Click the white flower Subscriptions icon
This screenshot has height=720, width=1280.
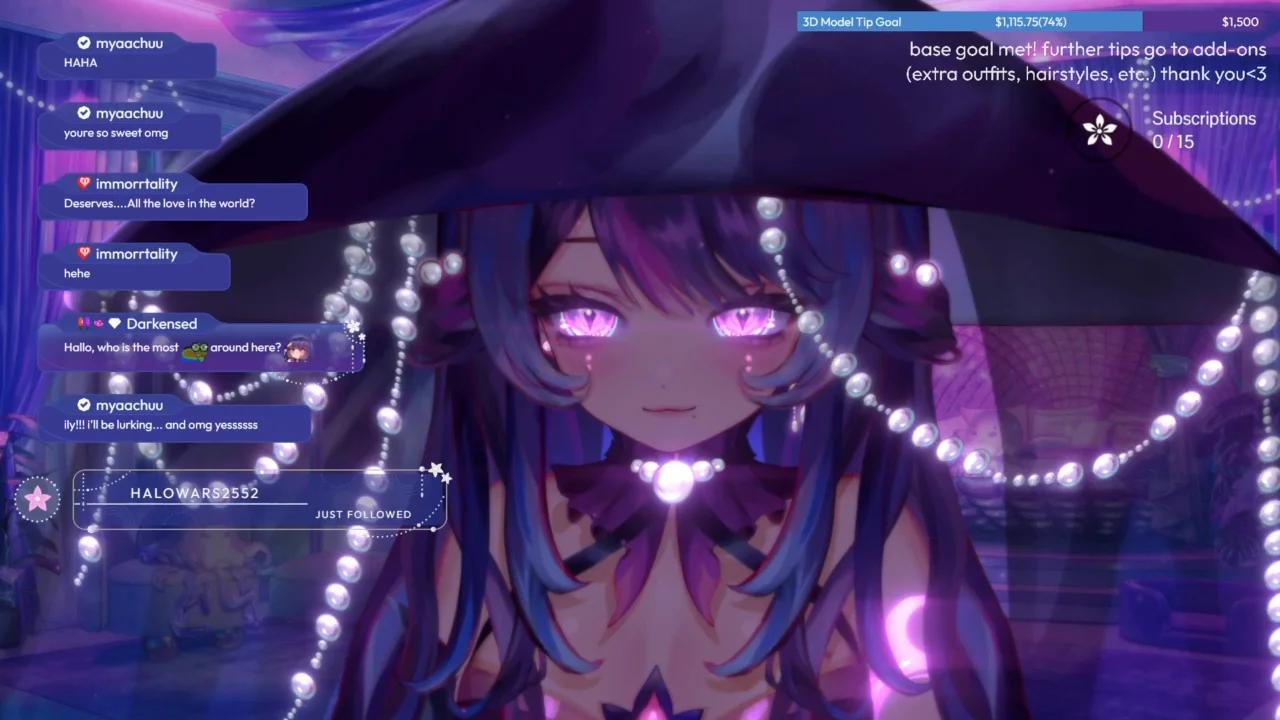click(x=1100, y=129)
